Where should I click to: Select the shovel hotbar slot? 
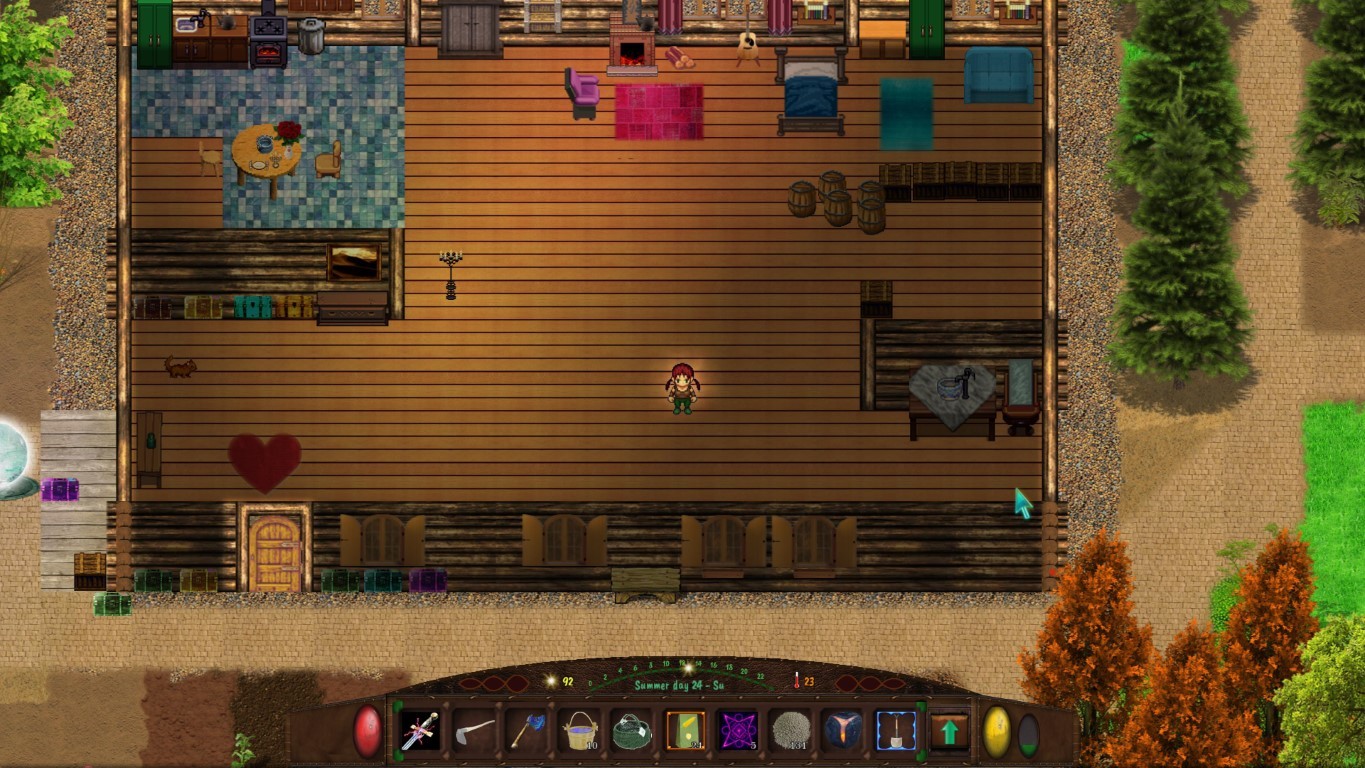(x=896, y=731)
